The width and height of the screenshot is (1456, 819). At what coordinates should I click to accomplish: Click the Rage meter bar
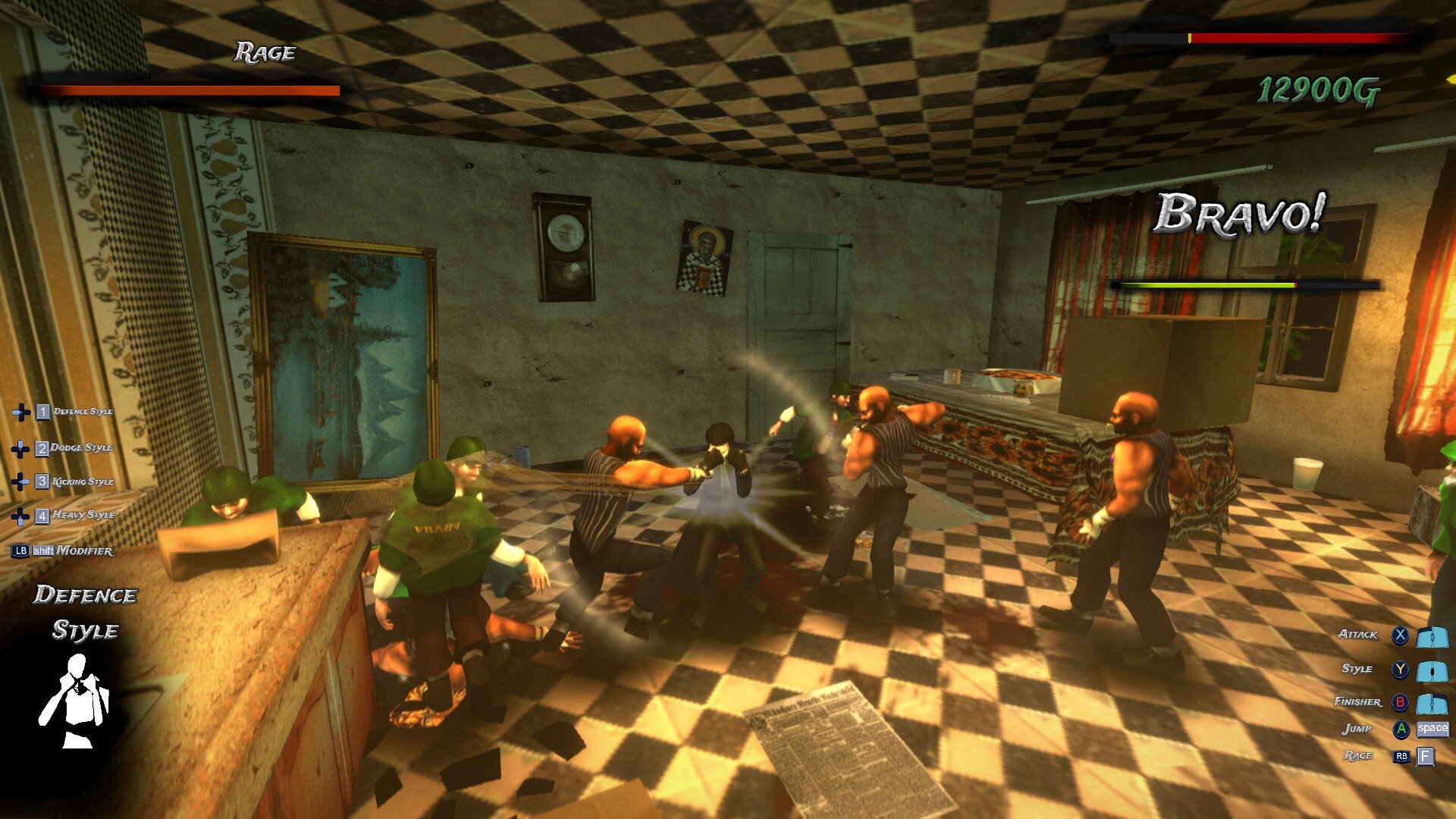[182, 91]
